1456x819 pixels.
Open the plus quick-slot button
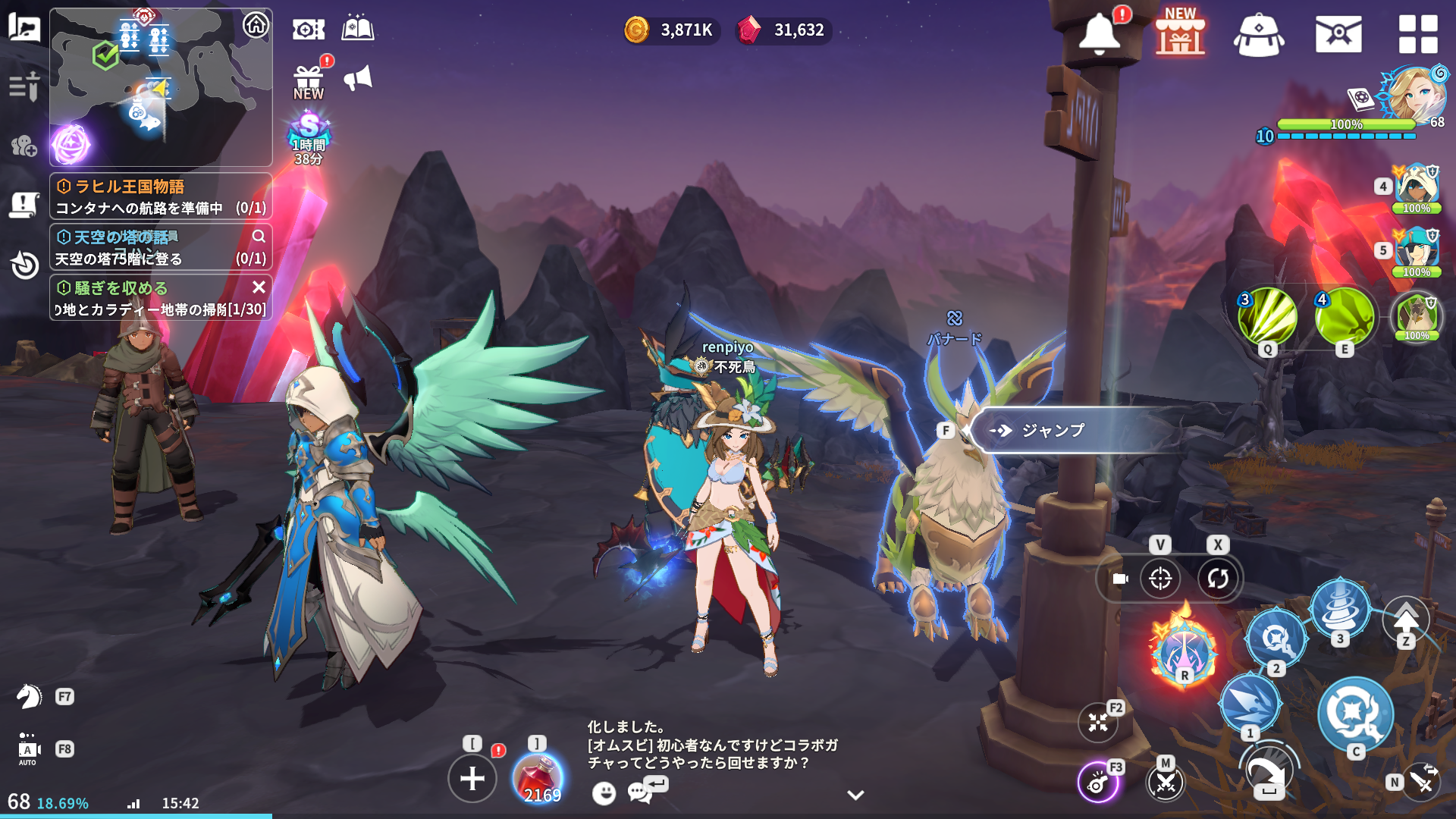[x=472, y=778]
